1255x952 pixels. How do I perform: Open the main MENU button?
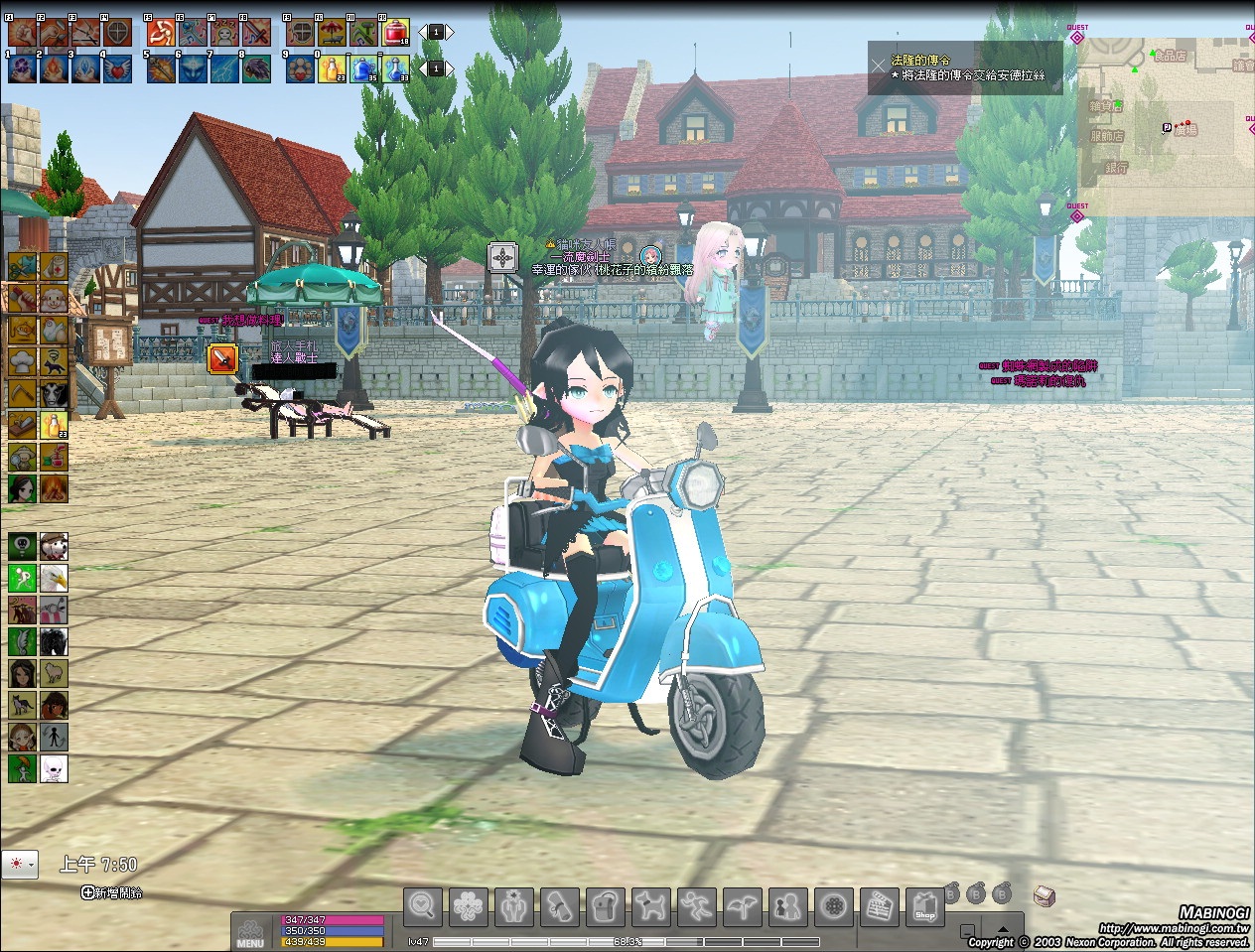[250, 933]
